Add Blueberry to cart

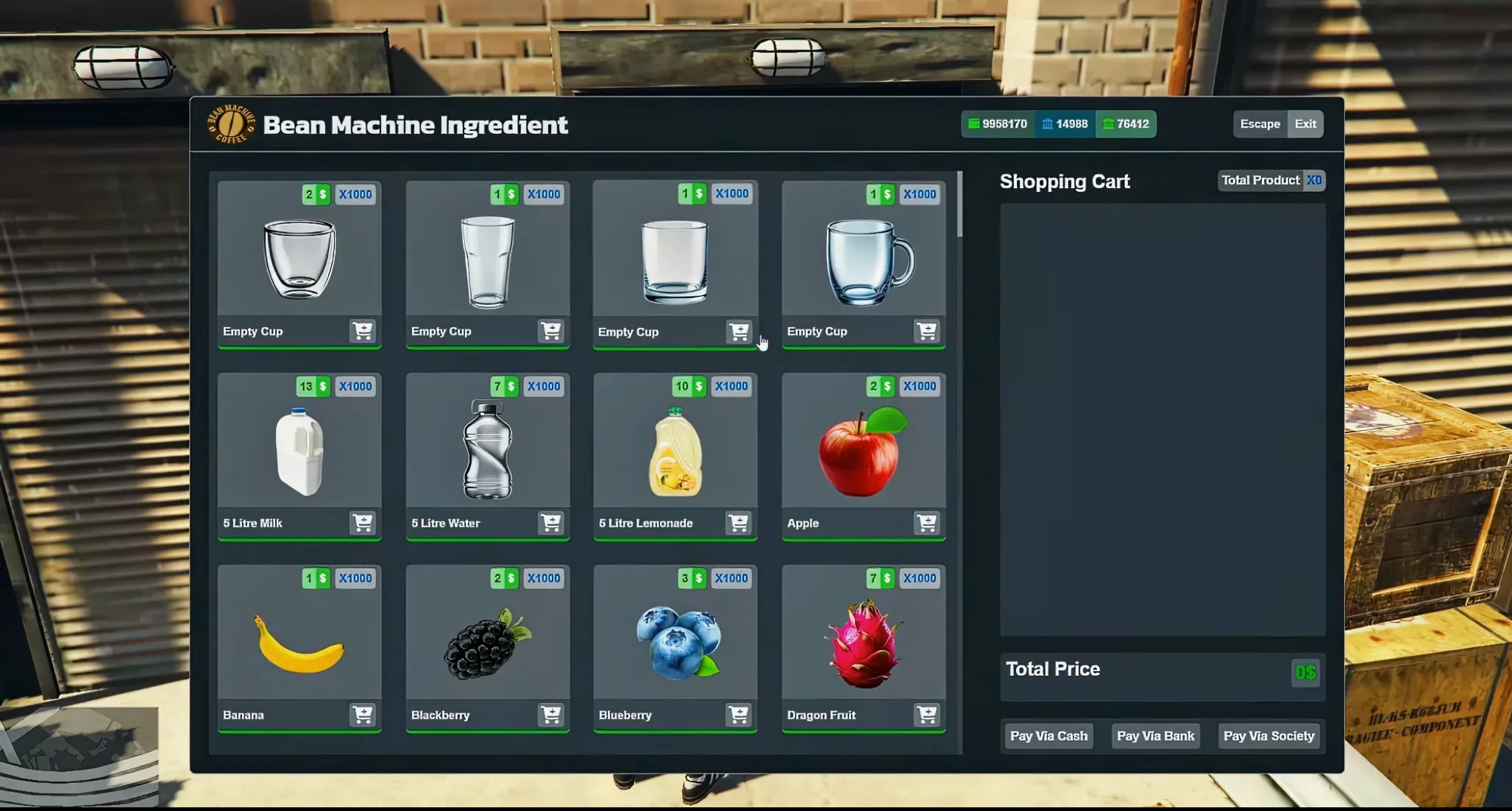[x=739, y=715]
